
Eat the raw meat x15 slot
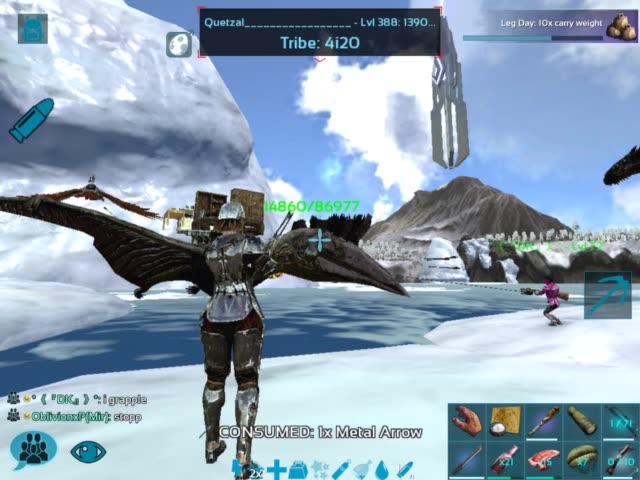(x=543, y=460)
